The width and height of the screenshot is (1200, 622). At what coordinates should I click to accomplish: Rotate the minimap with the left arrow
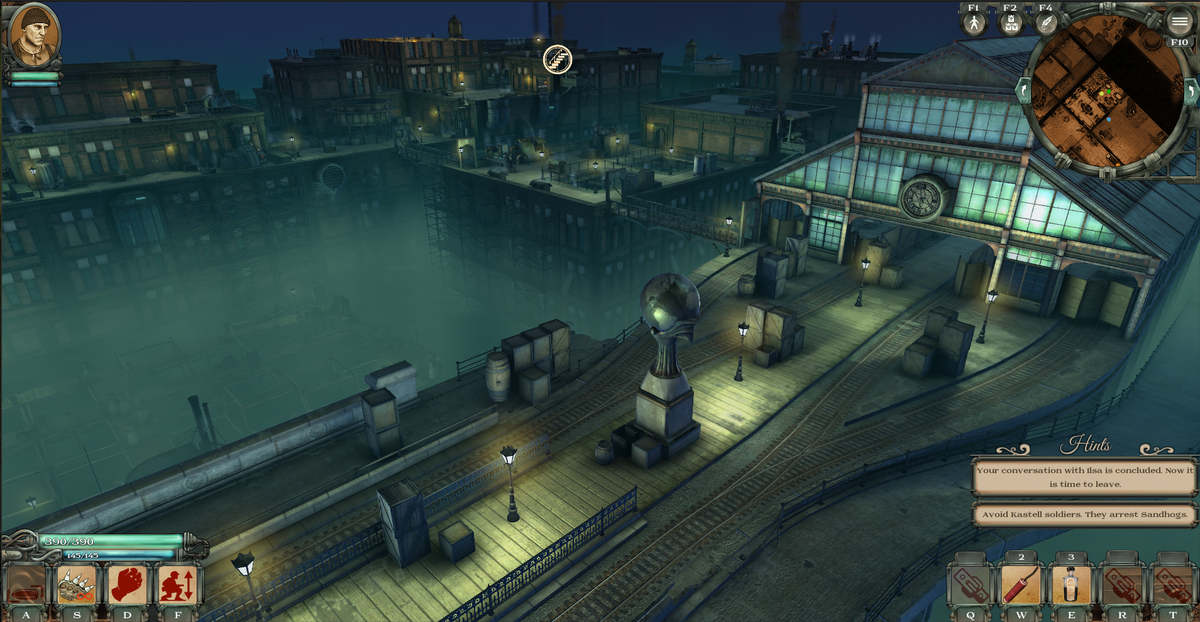pos(1021,90)
